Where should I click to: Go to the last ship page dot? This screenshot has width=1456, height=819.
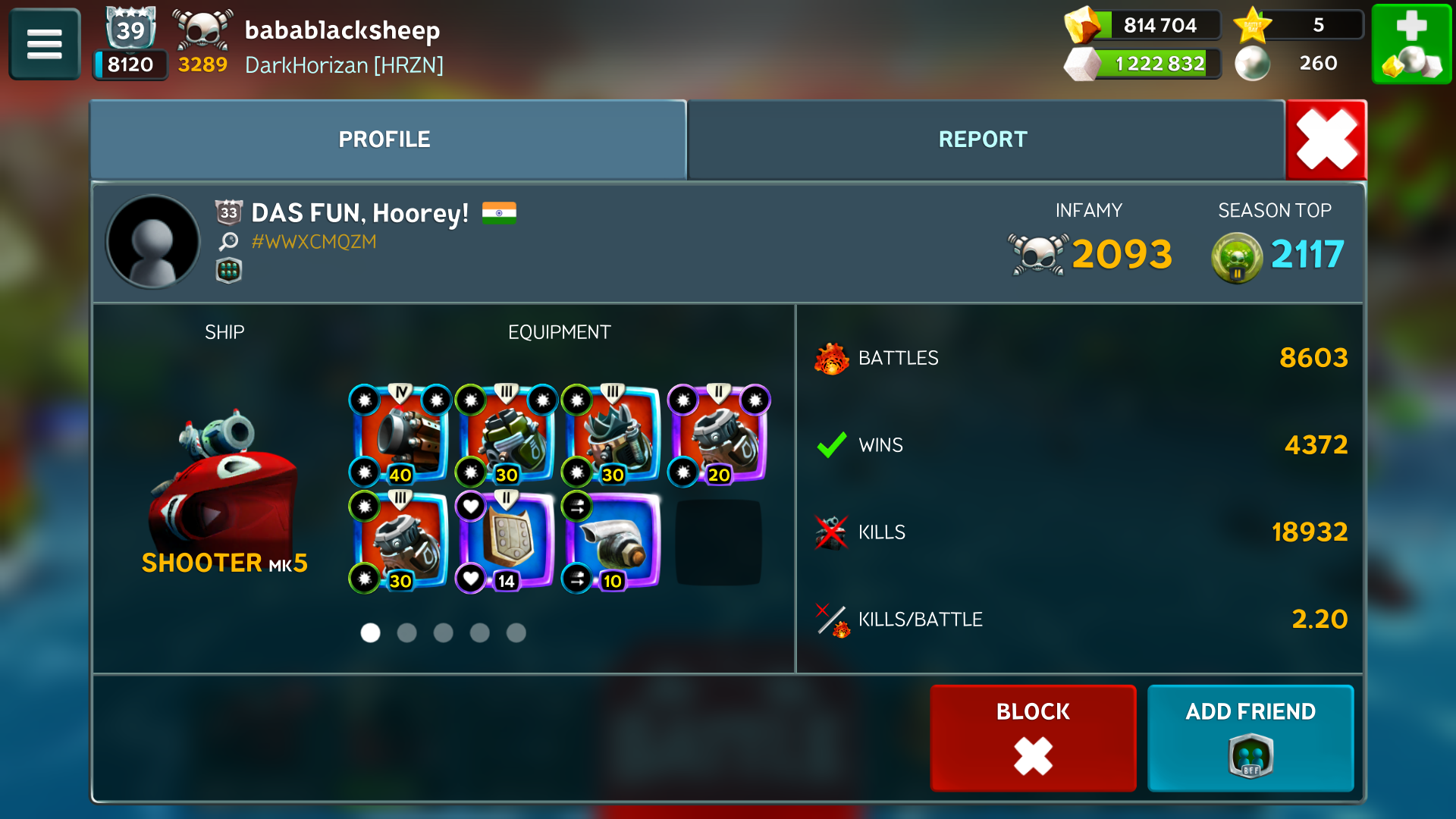516,633
